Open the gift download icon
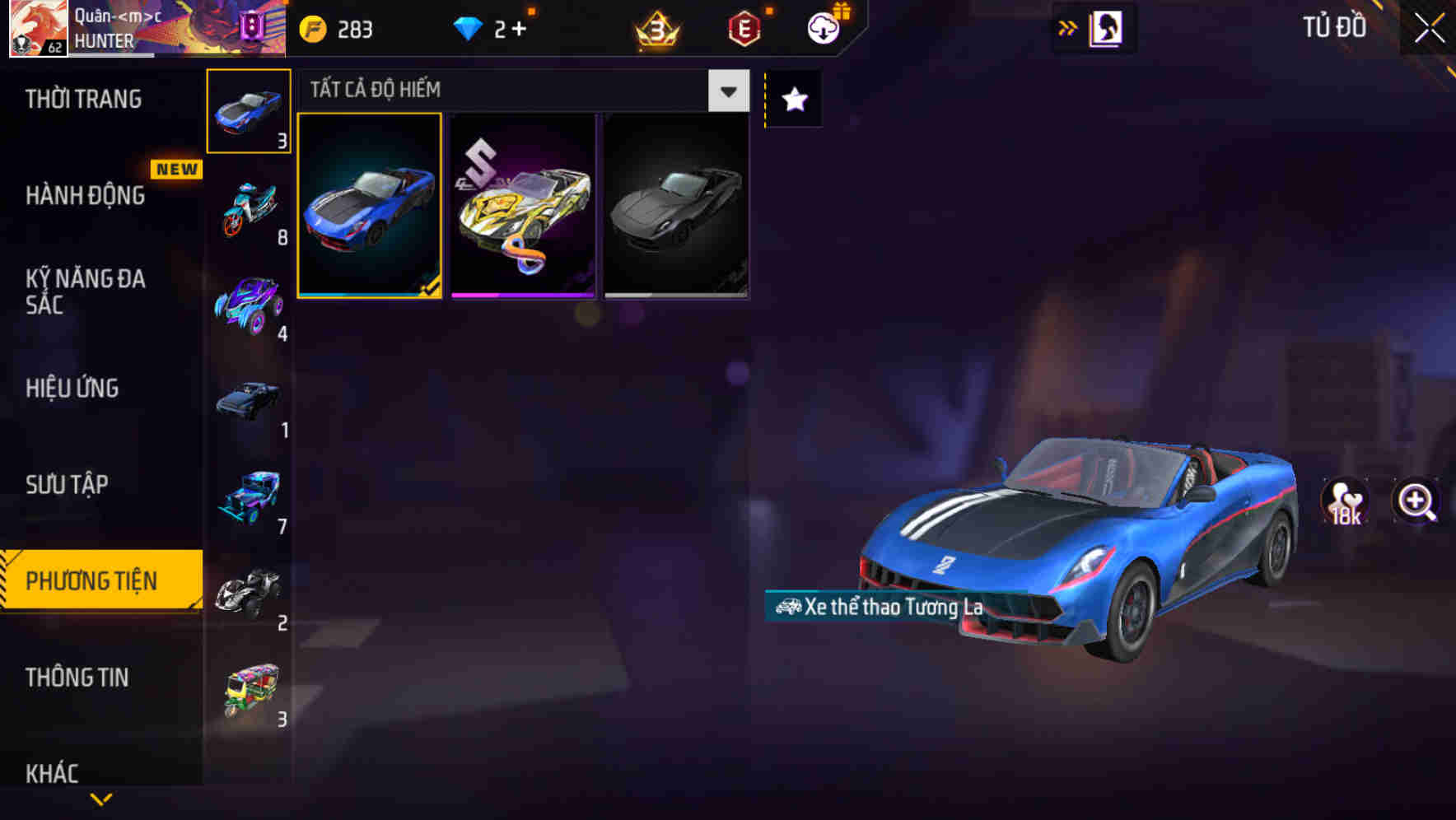The width and height of the screenshot is (1456, 820). tap(823, 27)
